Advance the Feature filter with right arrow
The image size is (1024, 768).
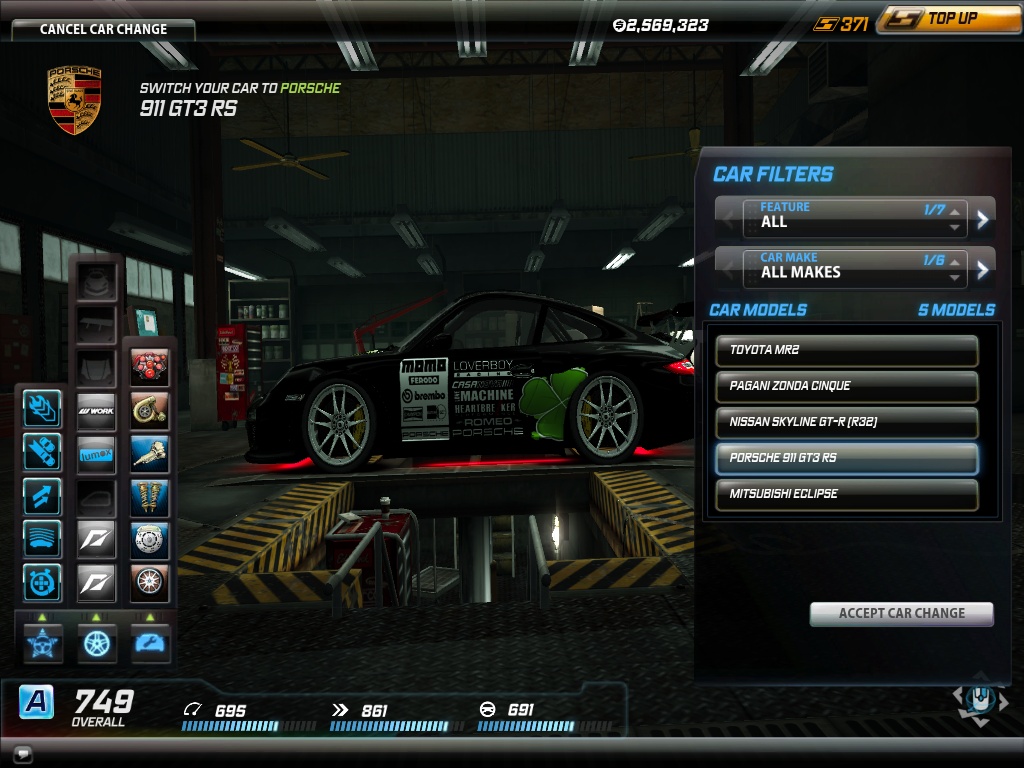[x=983, y=219]
